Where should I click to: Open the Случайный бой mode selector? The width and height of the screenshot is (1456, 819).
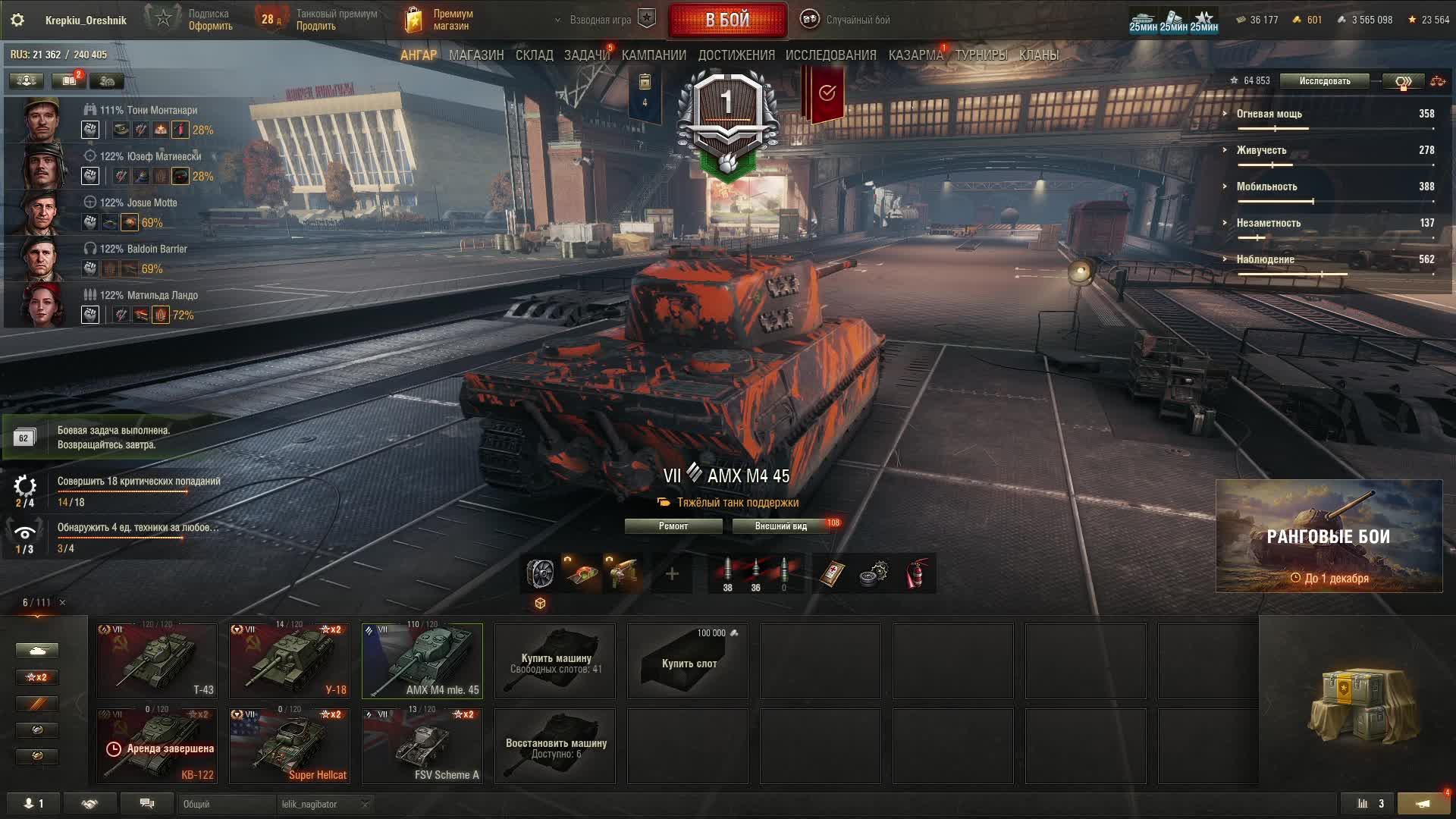point(847,20)
